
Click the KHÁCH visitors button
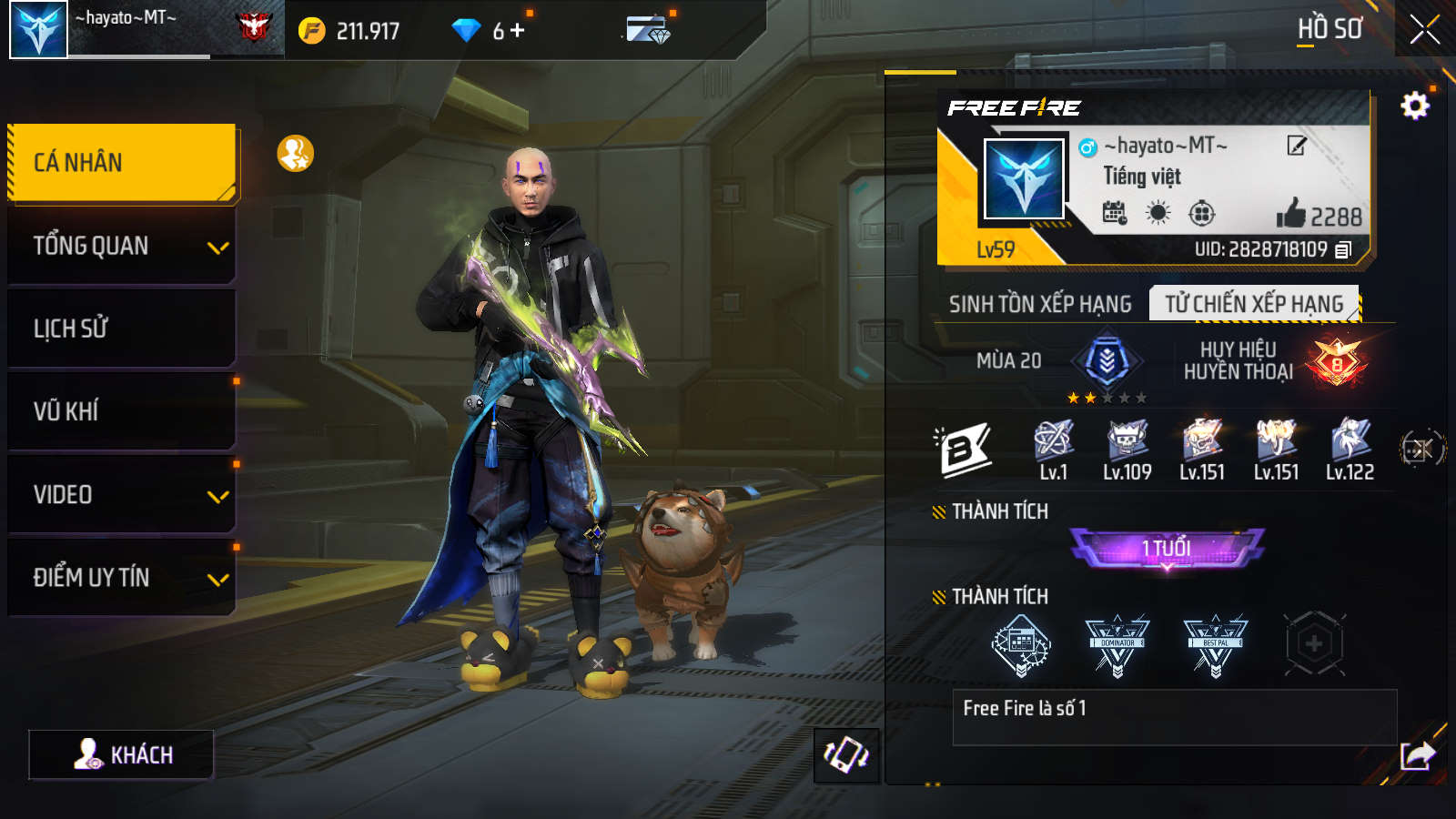(x=121, y=754)
